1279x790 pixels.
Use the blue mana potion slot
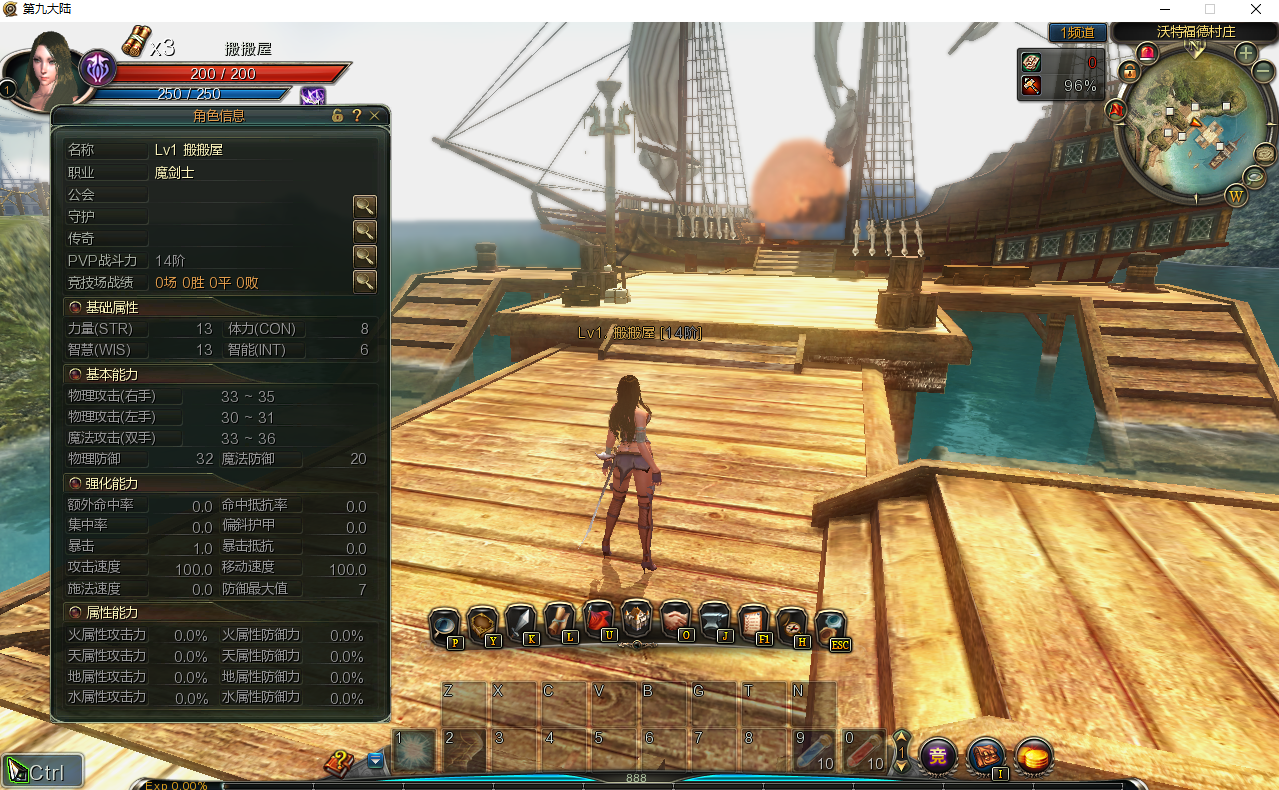[x=814, y=751]
